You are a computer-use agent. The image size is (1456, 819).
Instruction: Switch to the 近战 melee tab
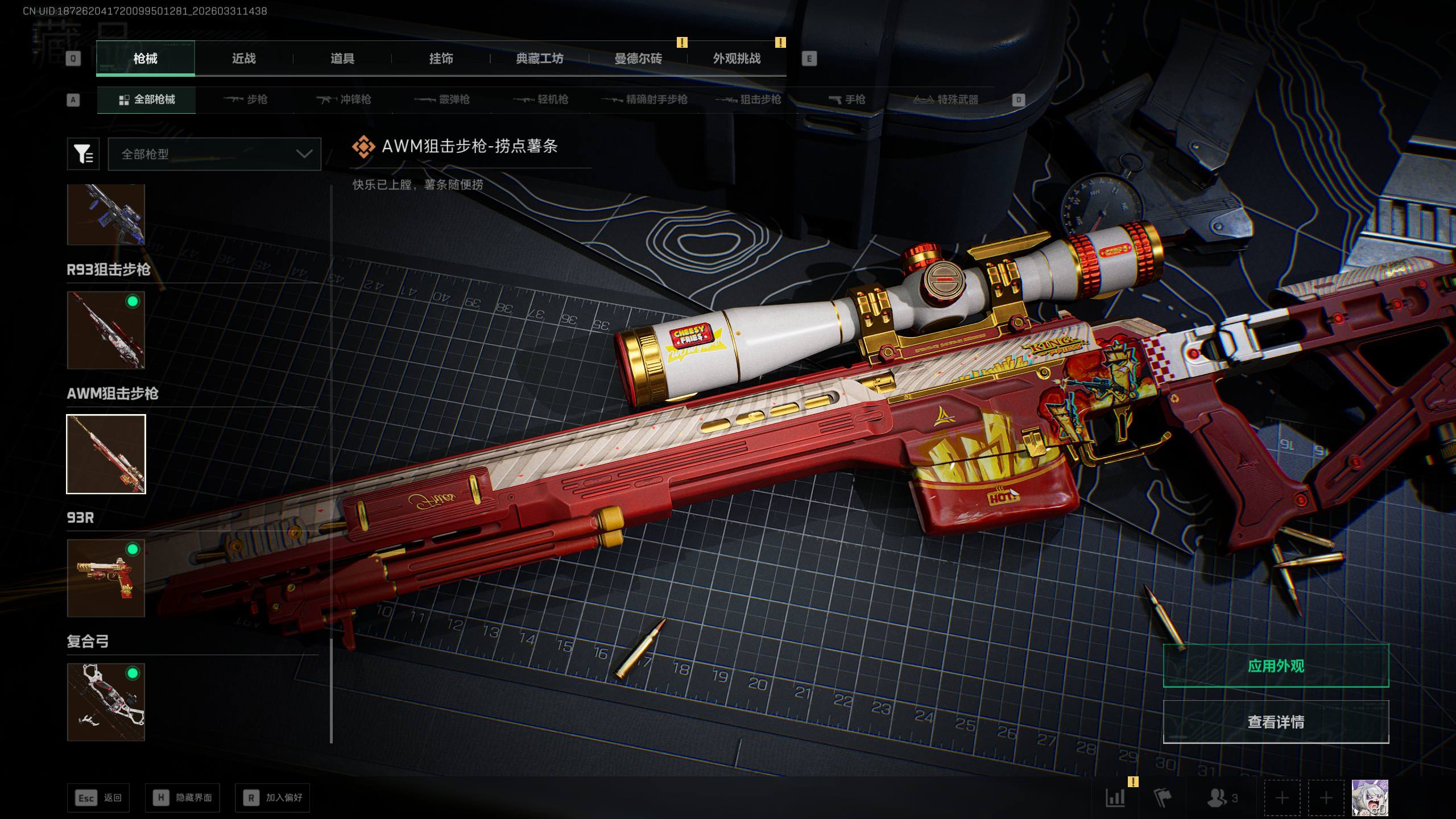click(243, 59)
